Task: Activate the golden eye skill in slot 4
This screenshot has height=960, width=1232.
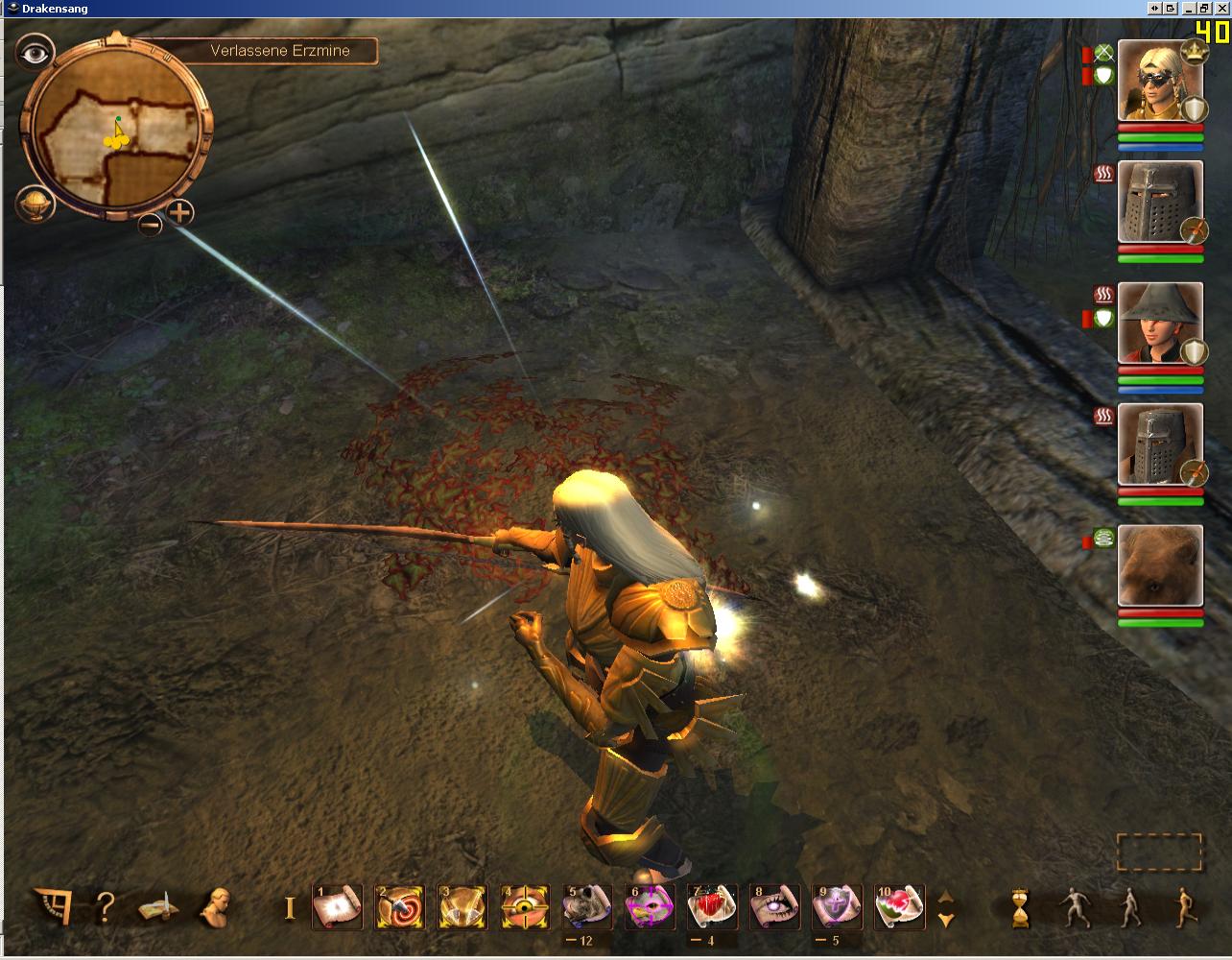Action: (x=525, y=906)
